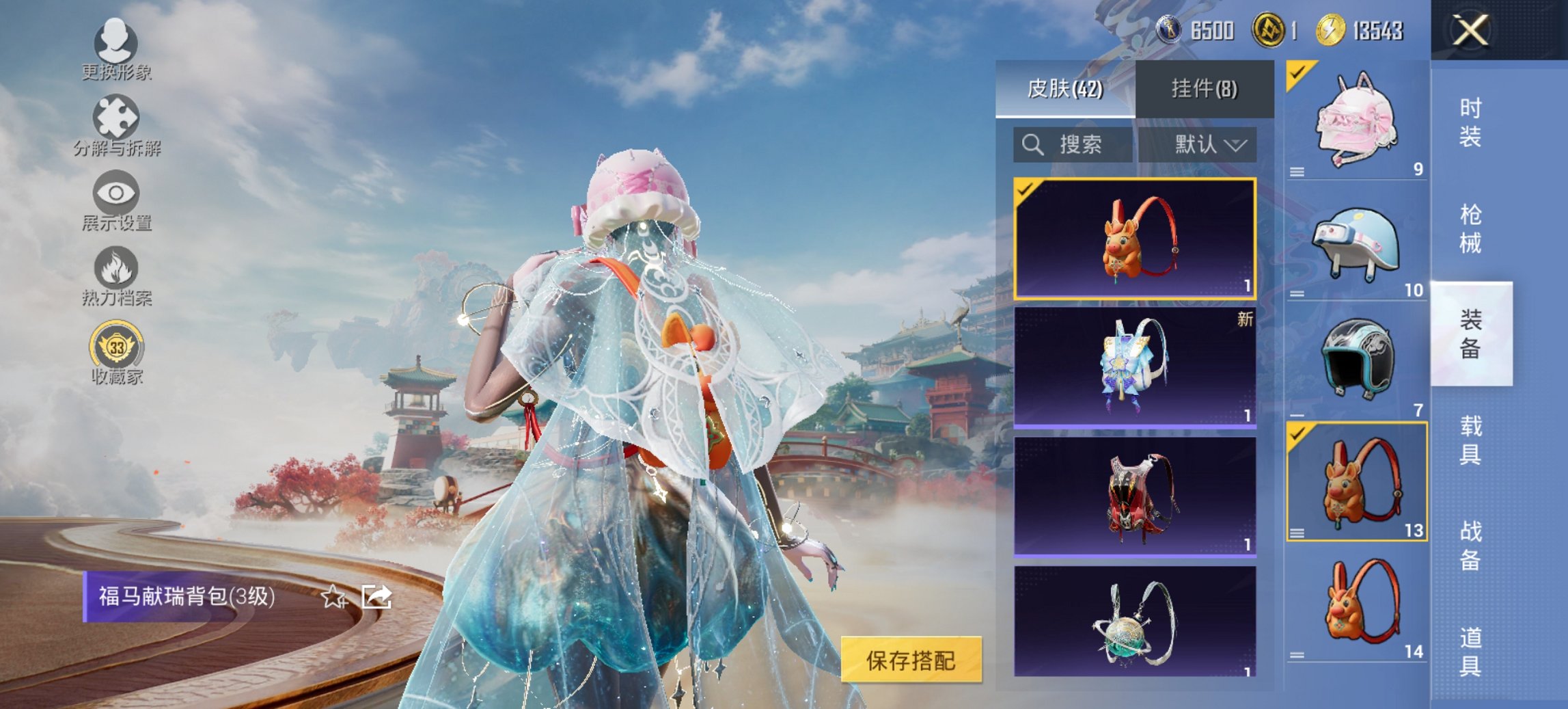Open the search 搜索 field

click(1073, 146)
